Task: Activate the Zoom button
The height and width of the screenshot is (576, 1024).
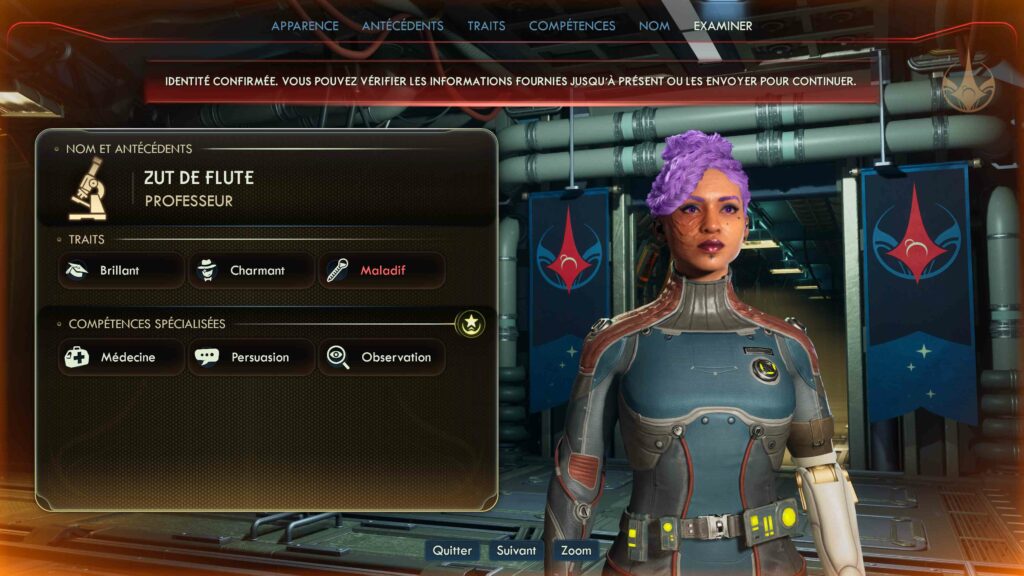Action: pos(576,550)
